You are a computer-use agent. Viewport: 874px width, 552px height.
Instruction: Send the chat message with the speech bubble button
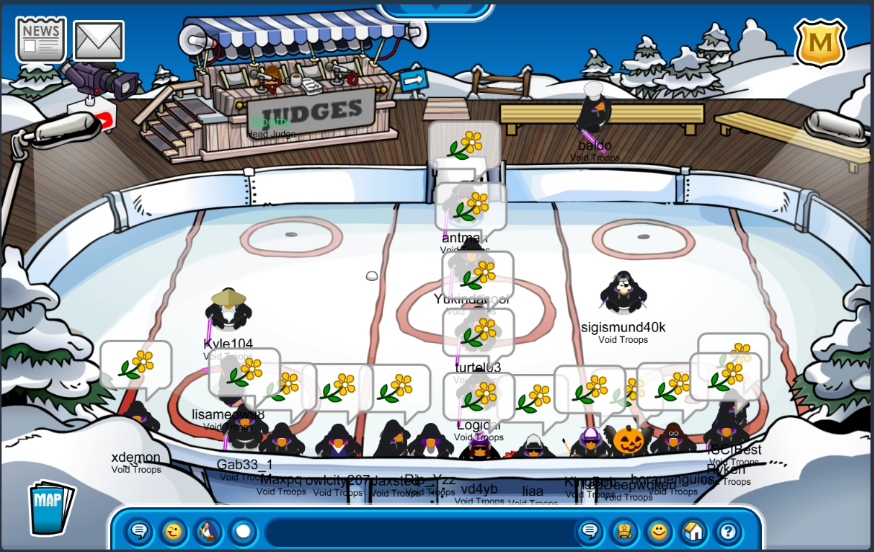(590, 531)
